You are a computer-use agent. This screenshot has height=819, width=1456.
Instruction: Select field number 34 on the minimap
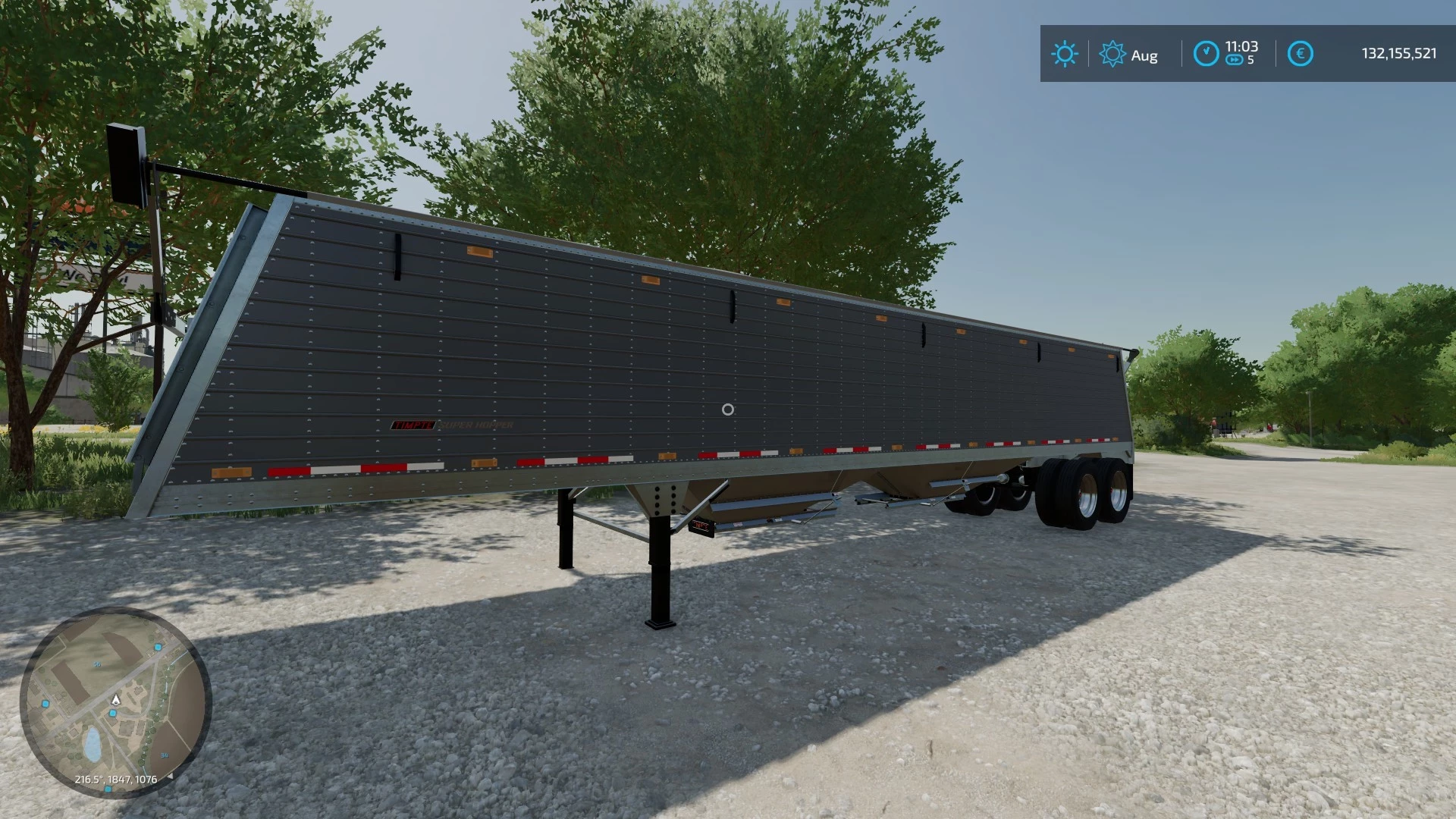(x=165, y=755)
